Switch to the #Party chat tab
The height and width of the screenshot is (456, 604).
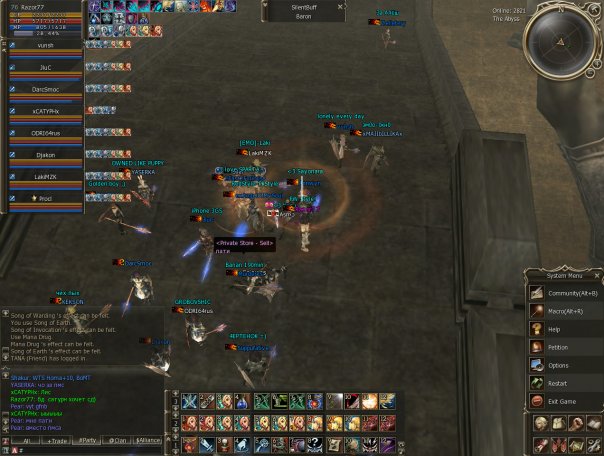88,440
